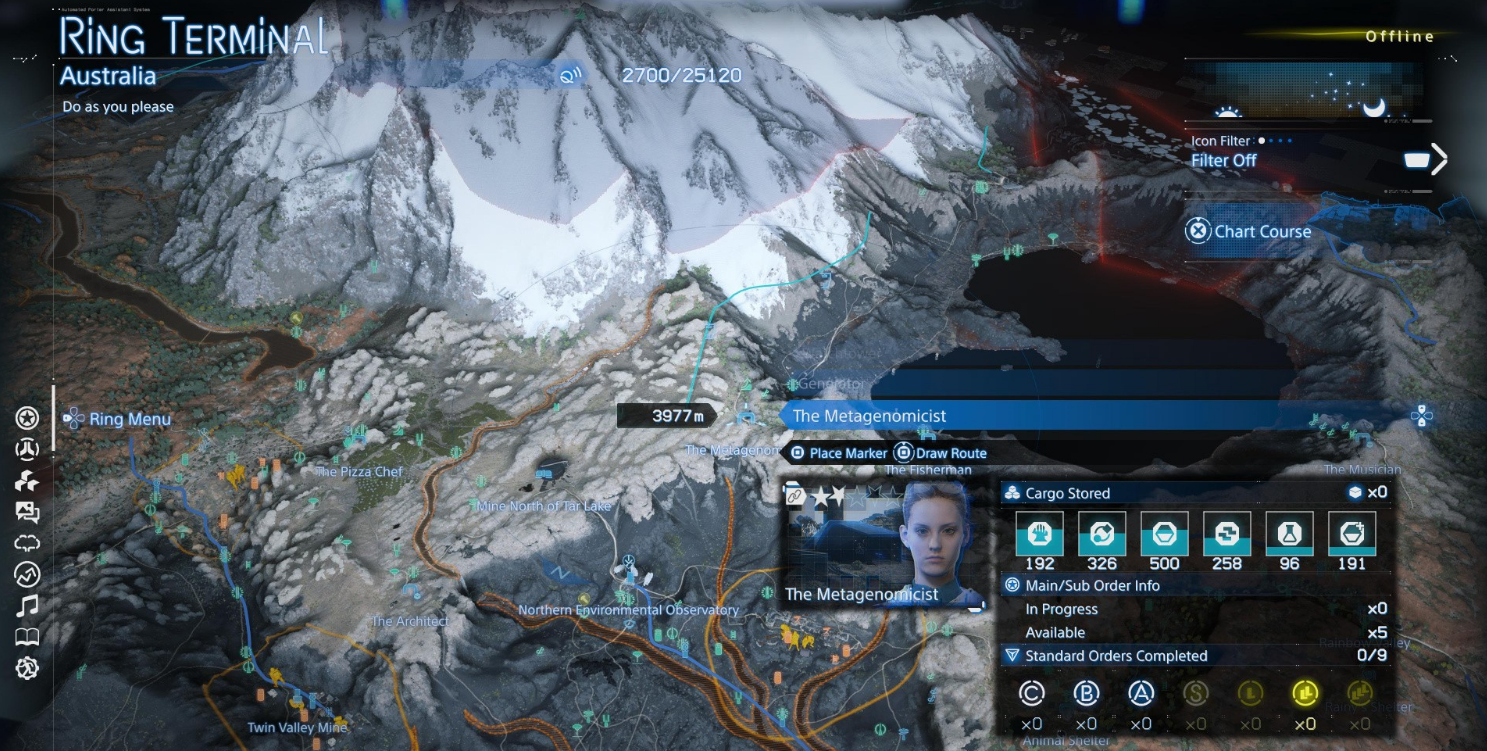Screen dimensions: 1487x751
Task: Select the three-cubes cargo icon in sidebar
Action: (27, 481)
